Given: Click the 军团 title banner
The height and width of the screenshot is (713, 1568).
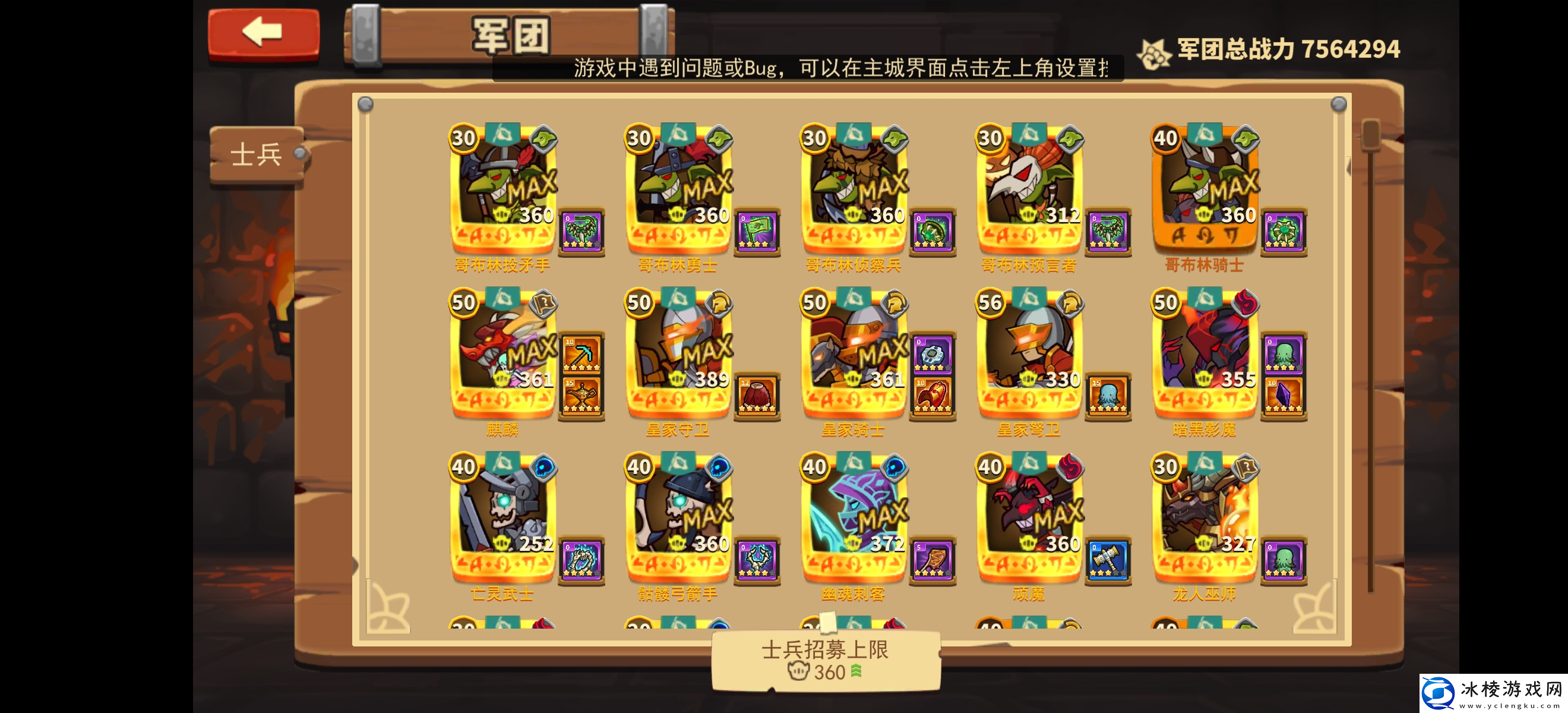Looking at the screenshot, I should (510, 34).
